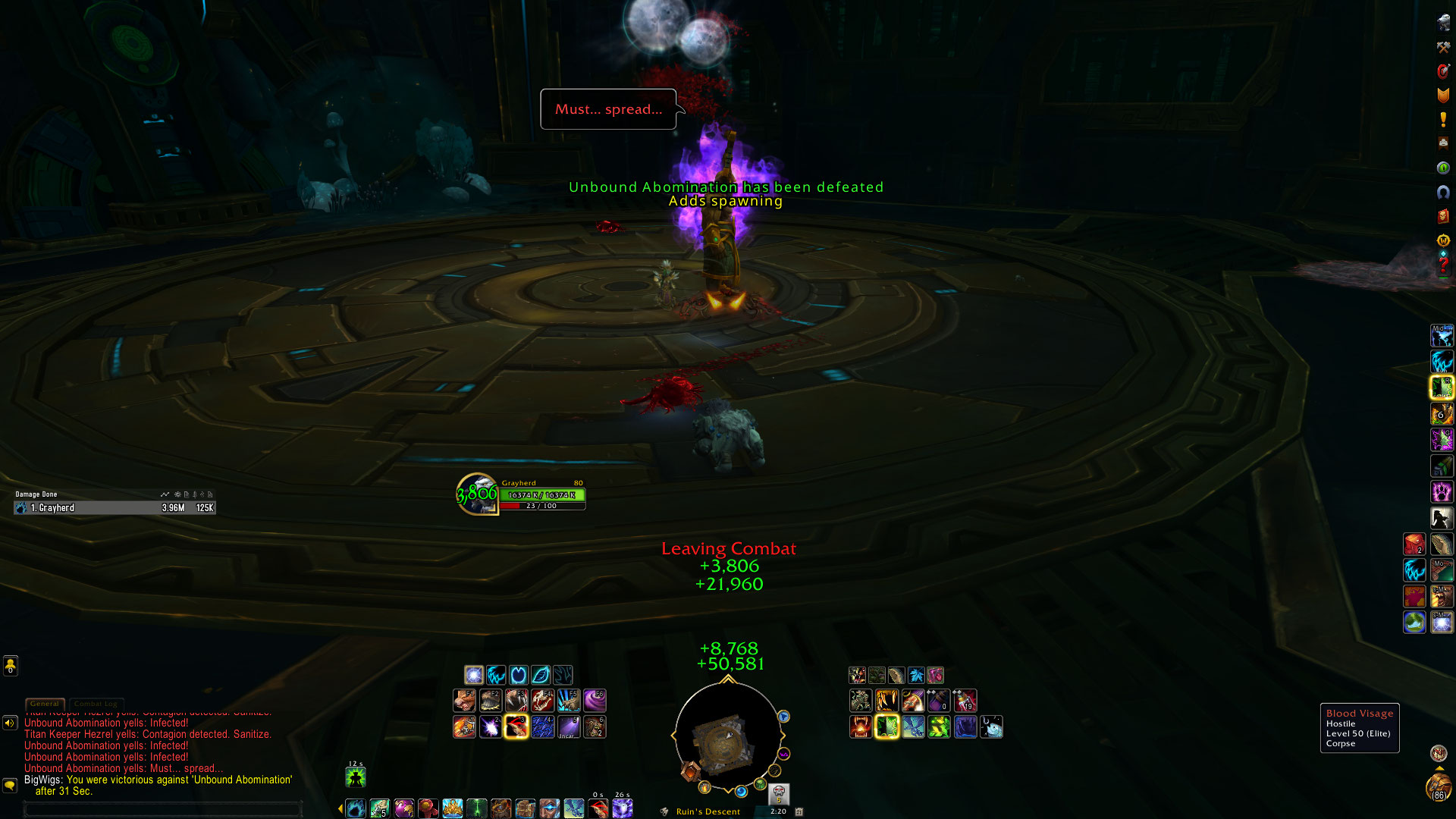Image resolution: width=1456 pixels, height=819 pixels.
Task: Click the skull dungeon difficulty indicator
Action: tap(779, 794)
